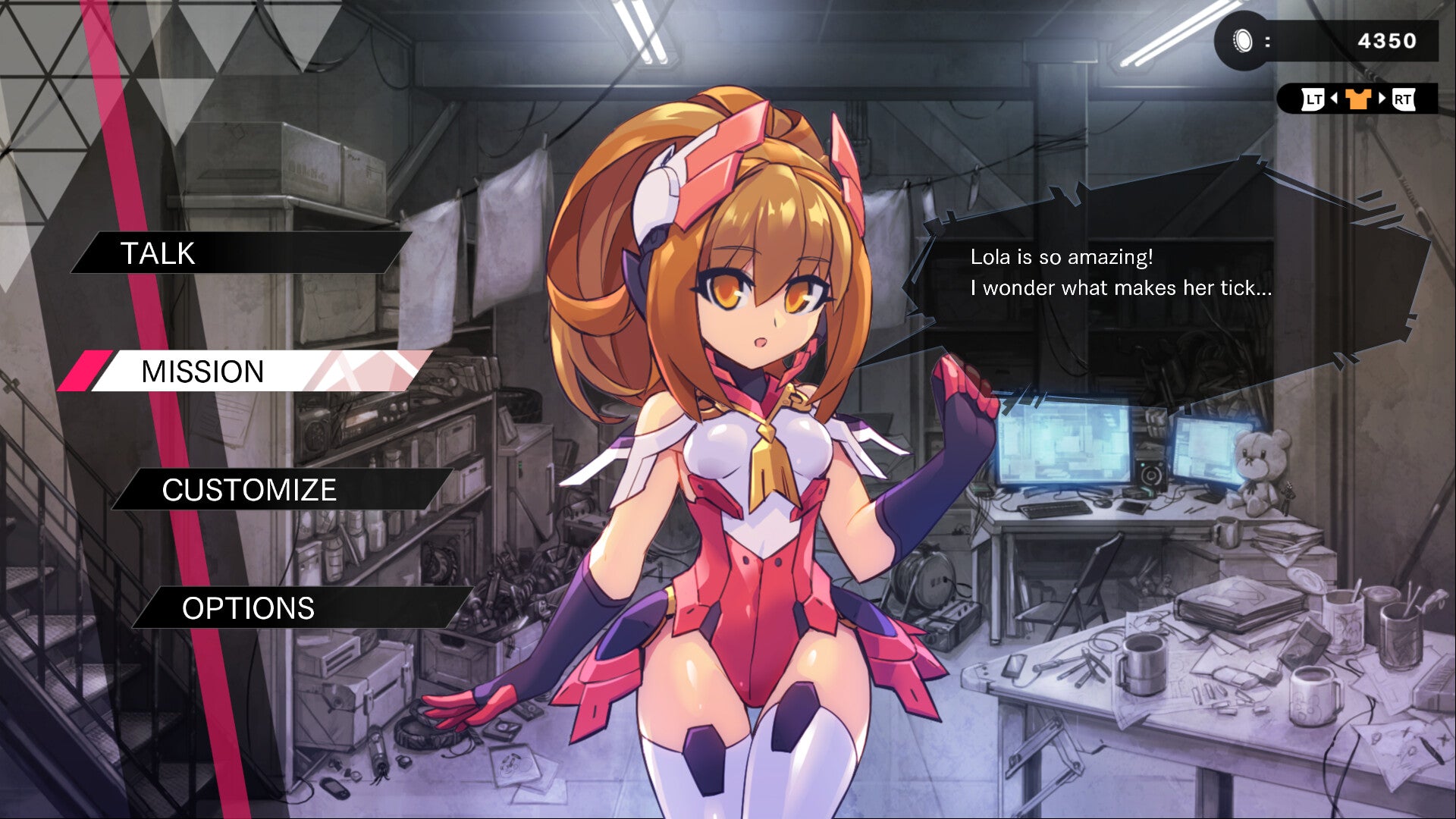
Task: Select the highlighted MISSION option
Action: 201,372
